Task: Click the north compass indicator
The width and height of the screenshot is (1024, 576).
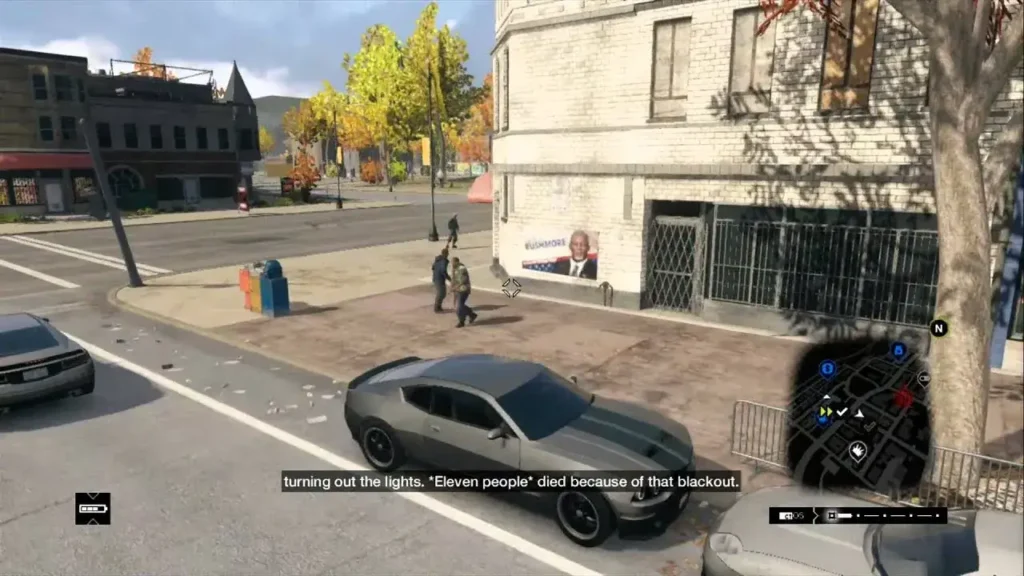Action: (x=938, y=328)
